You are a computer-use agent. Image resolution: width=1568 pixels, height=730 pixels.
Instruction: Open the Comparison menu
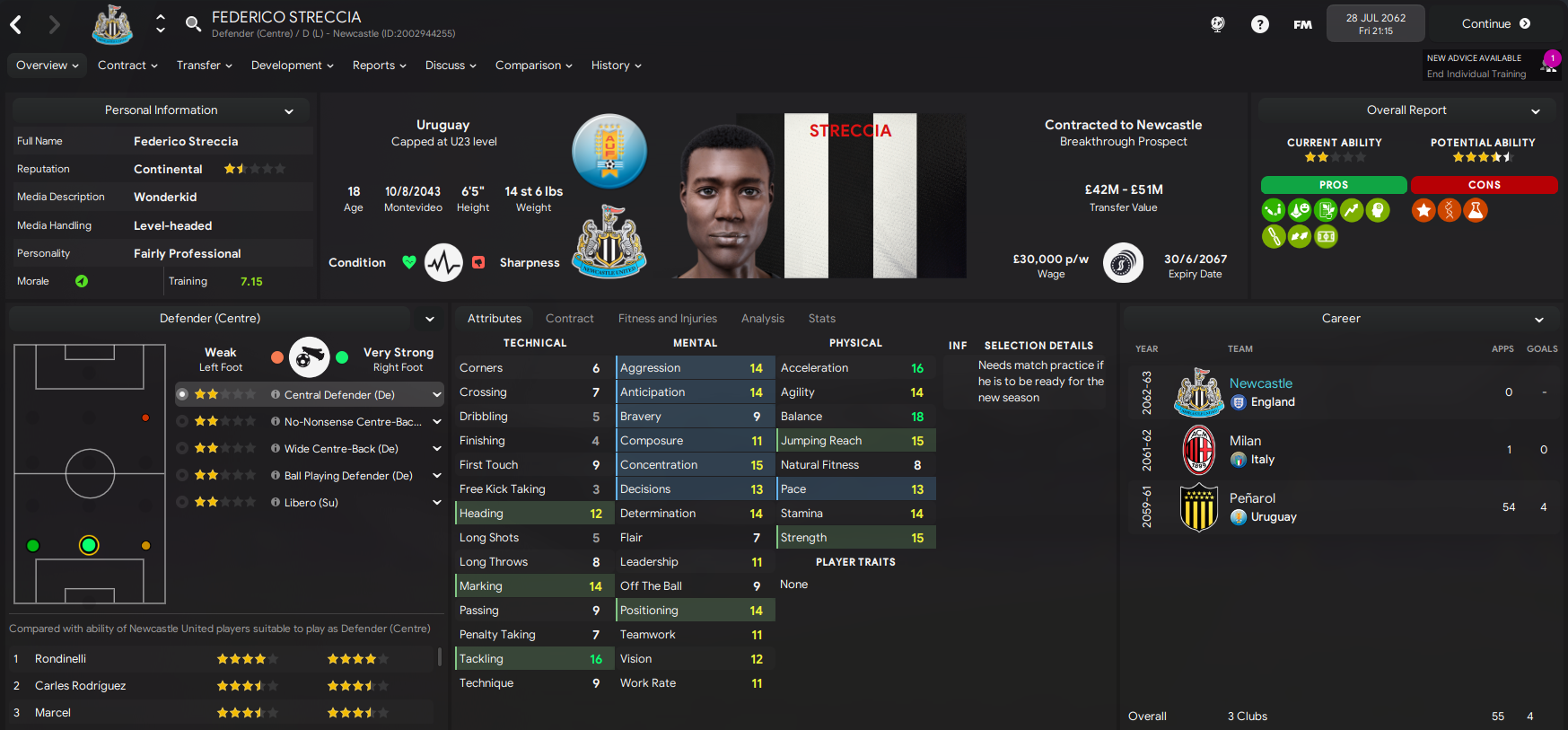(533, 66)
